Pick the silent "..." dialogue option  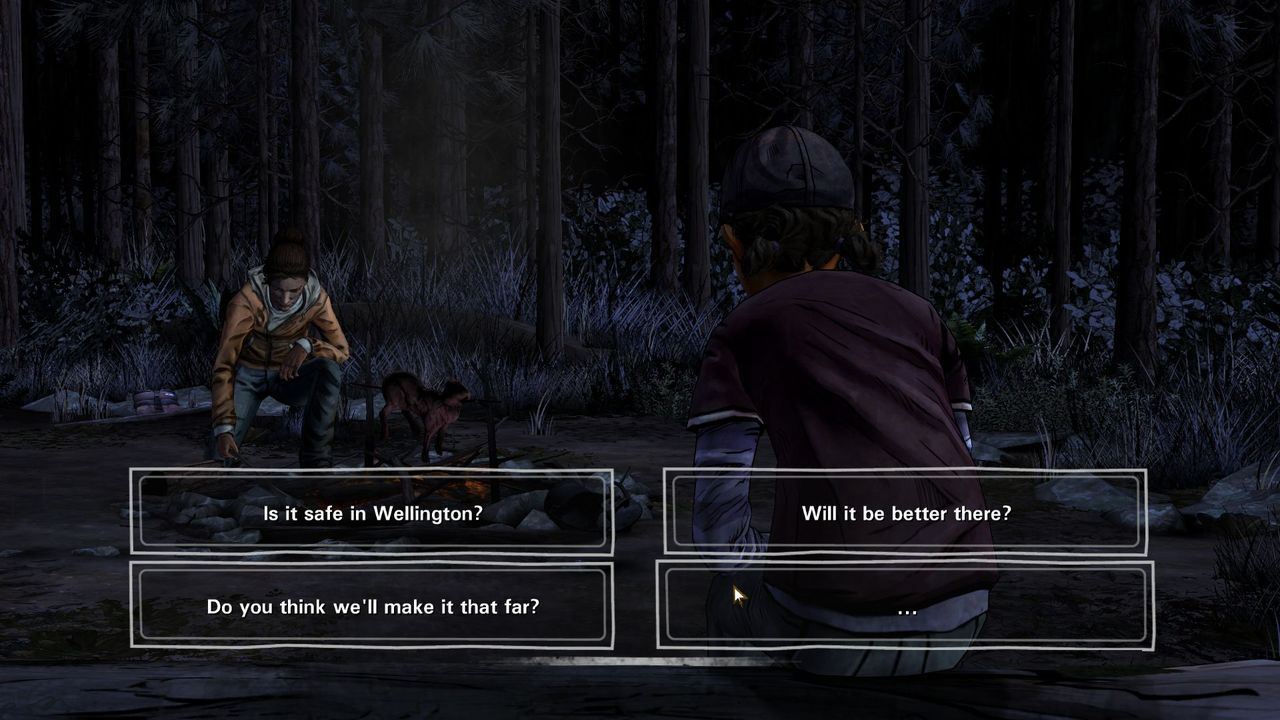click(x=906, y=606)
